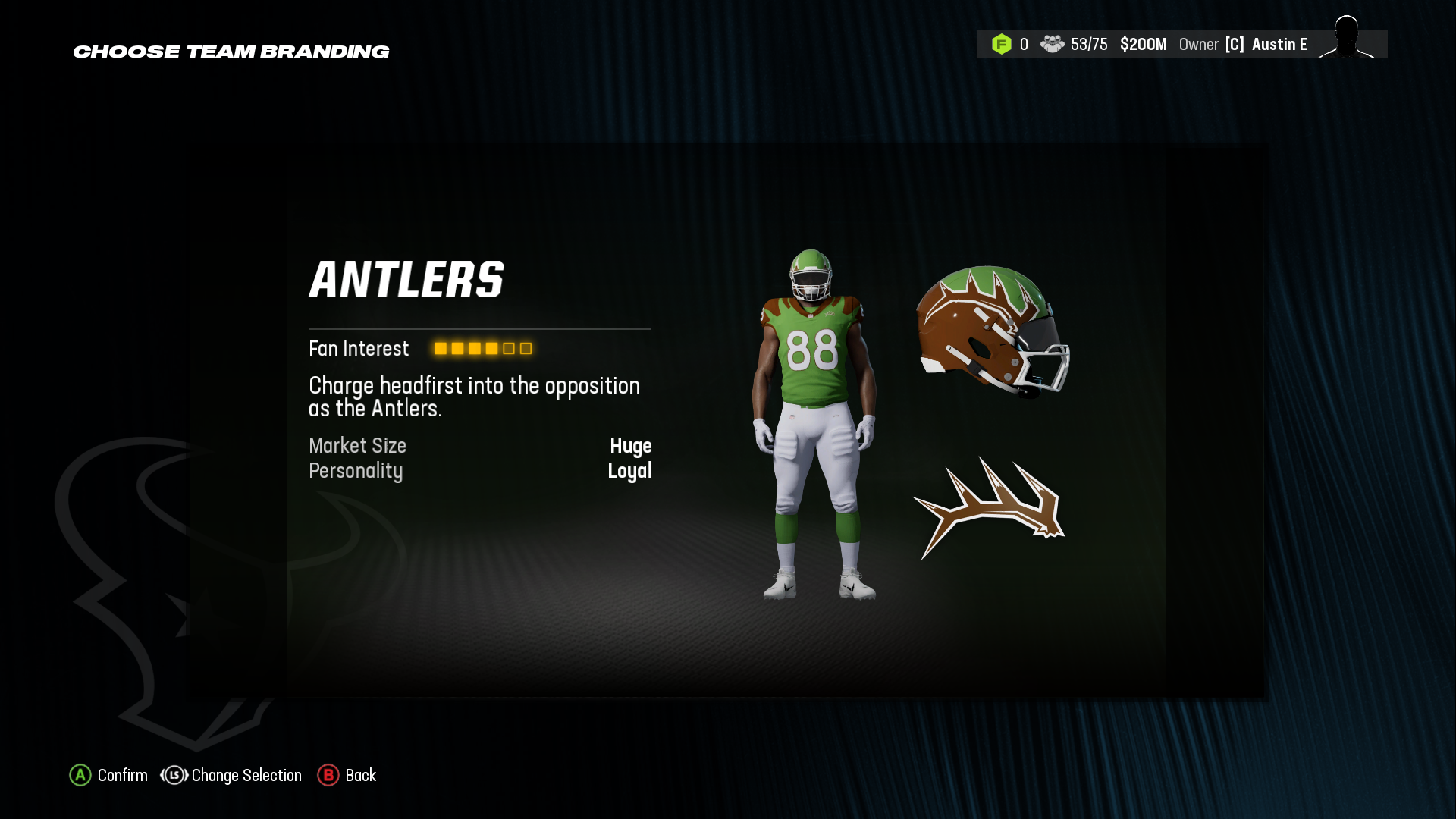Select the Owner label in top bar
This screenshot has height=819, width=1456.
1200,44
